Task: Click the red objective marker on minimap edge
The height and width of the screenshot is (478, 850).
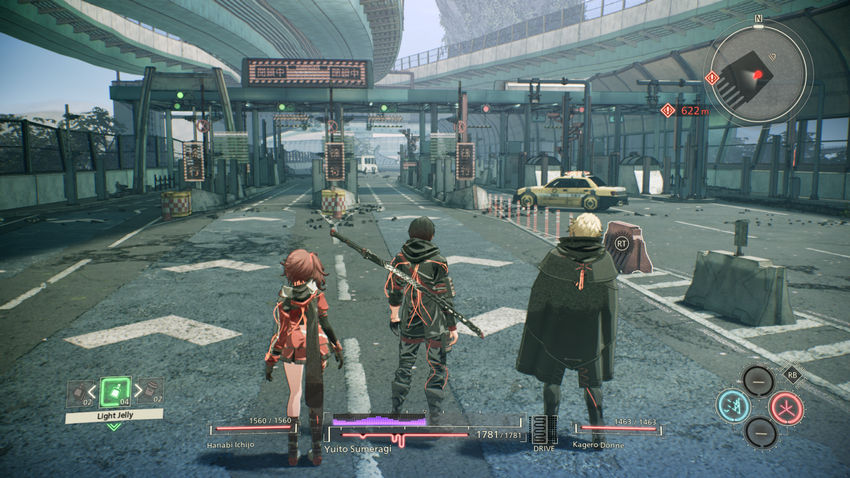Action: coord(712,77)
